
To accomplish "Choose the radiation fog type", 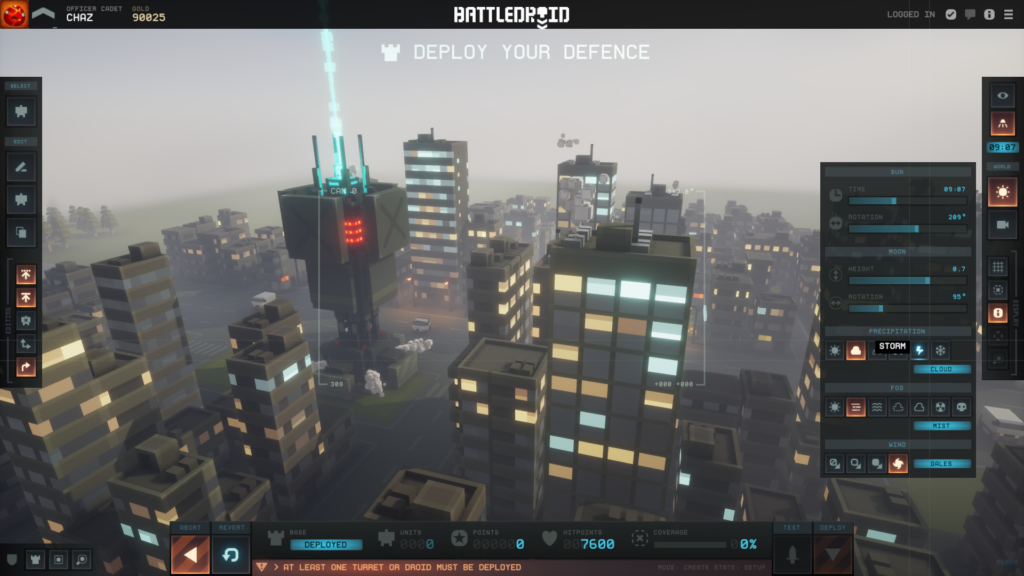I will coord(940,407).
